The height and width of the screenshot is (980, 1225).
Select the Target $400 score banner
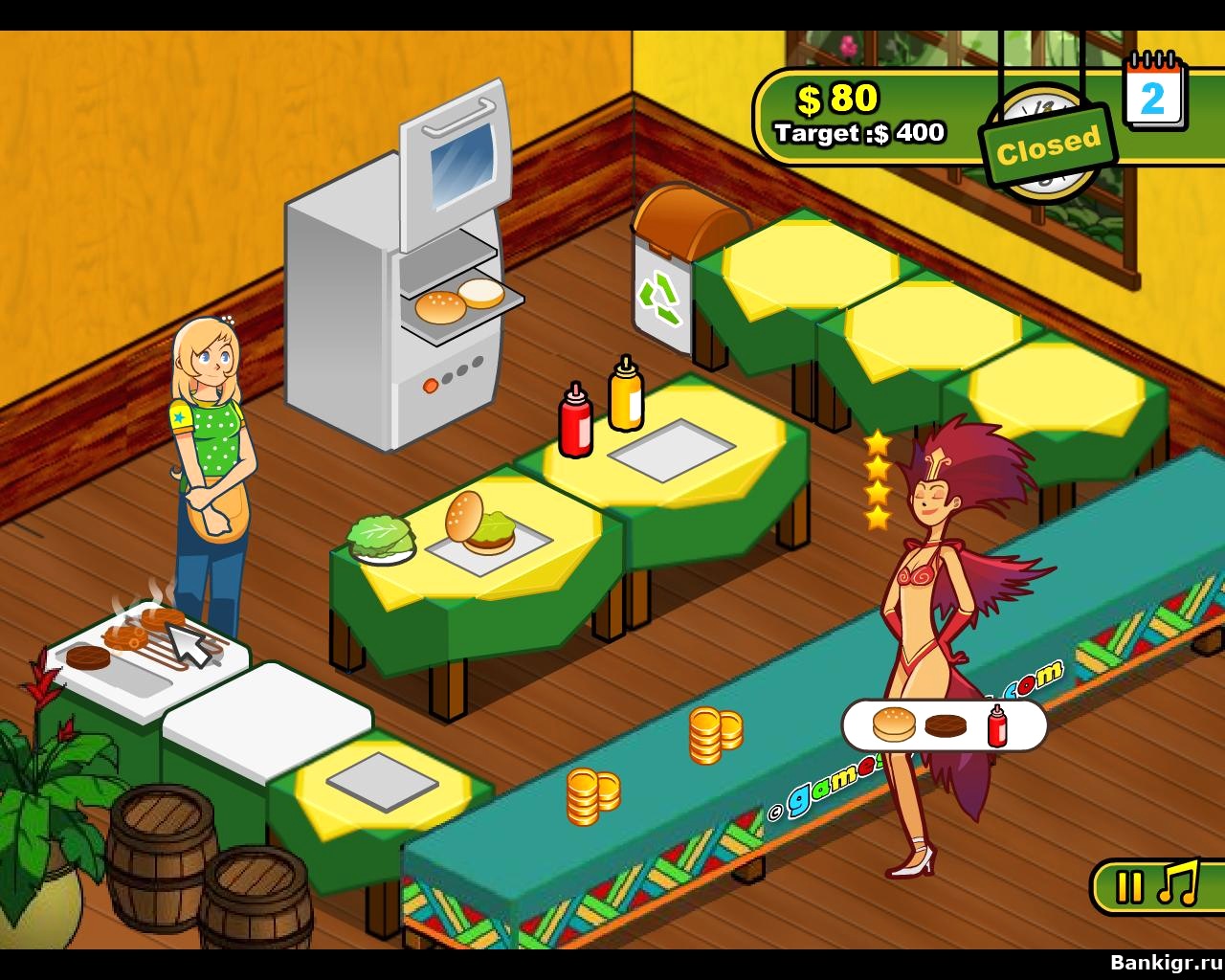pyautogui.click(x=858, y=133)
